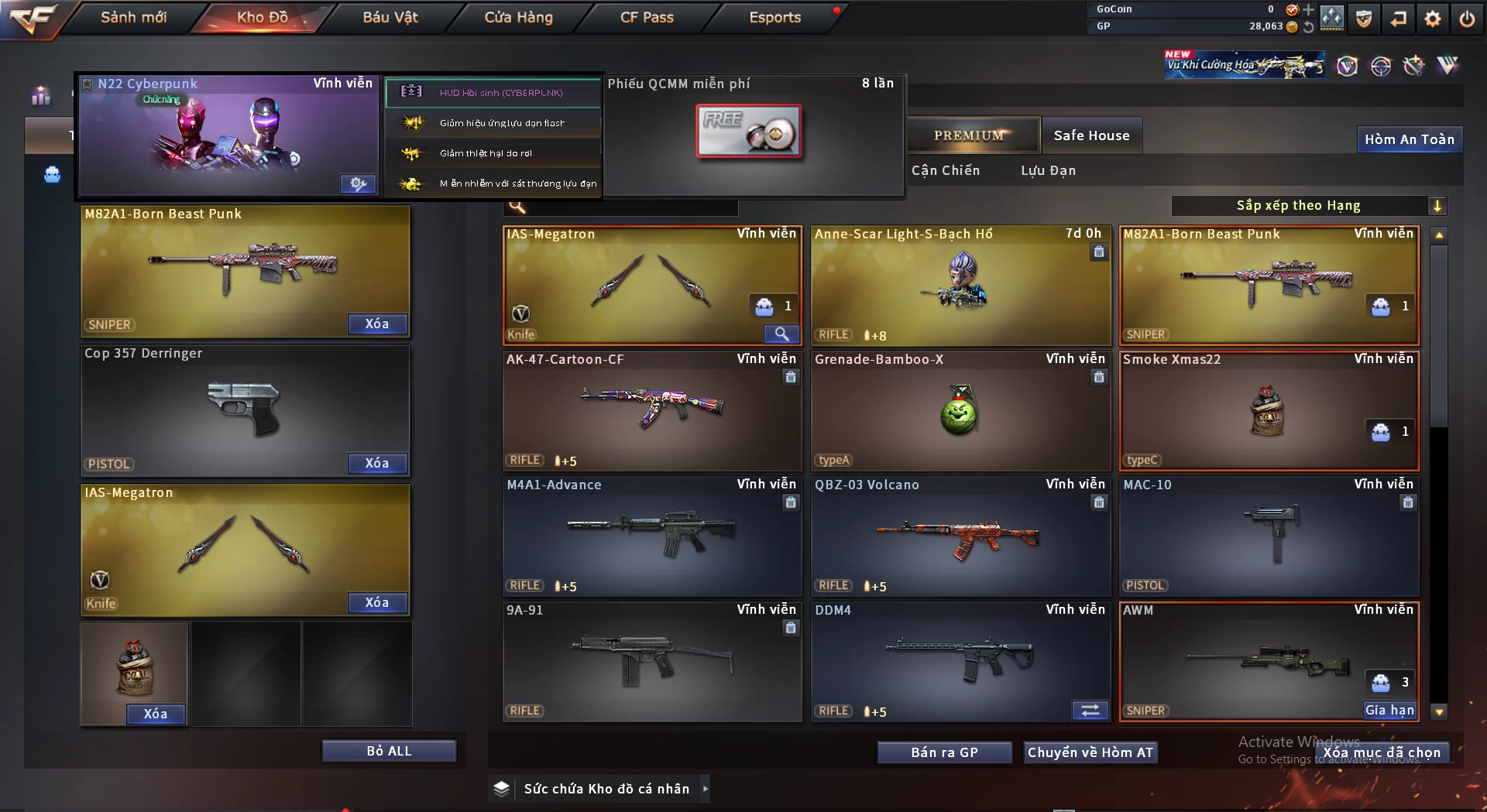
Task: Open the Sảnh mới lobby tab
Action: [133, 17]
